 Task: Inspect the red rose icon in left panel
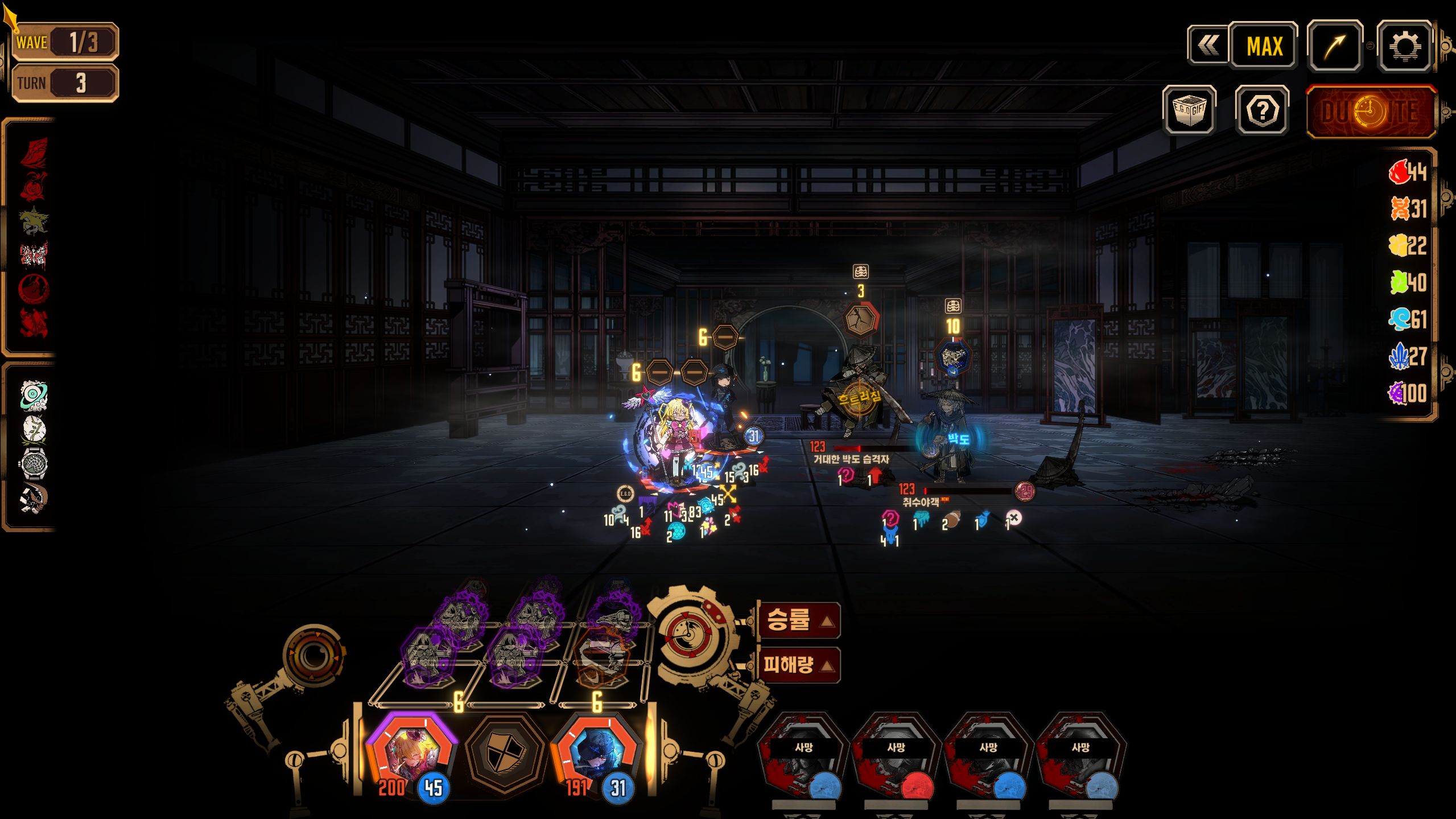tap(34, 187)
